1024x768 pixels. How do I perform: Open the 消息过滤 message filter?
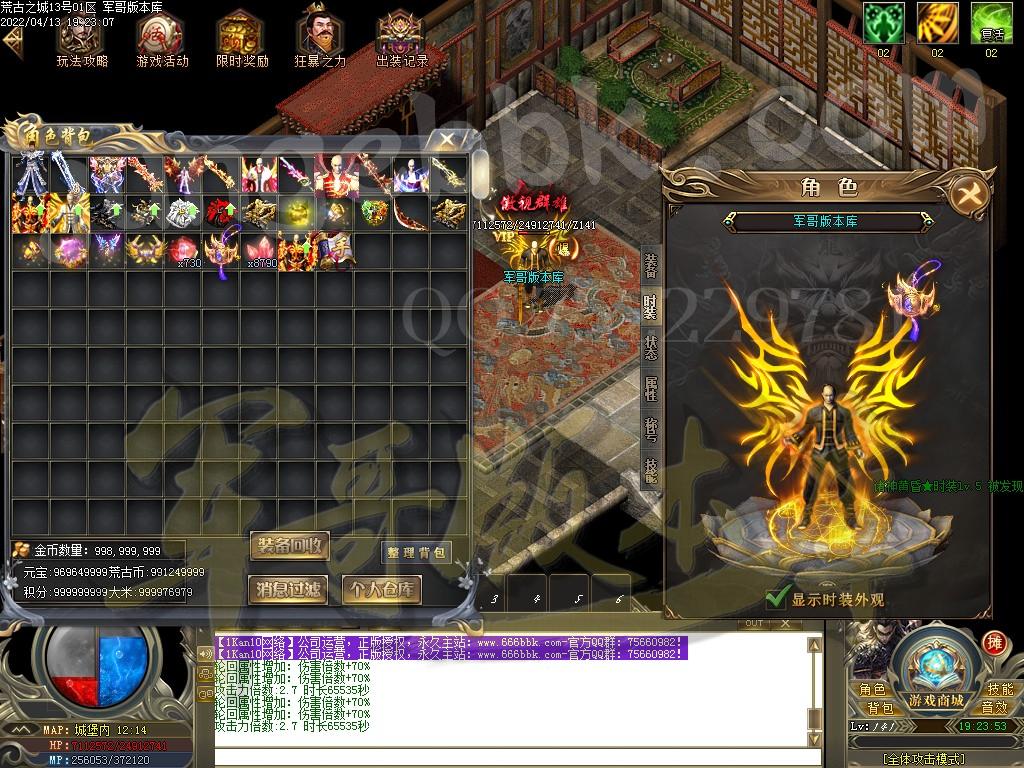289,590
